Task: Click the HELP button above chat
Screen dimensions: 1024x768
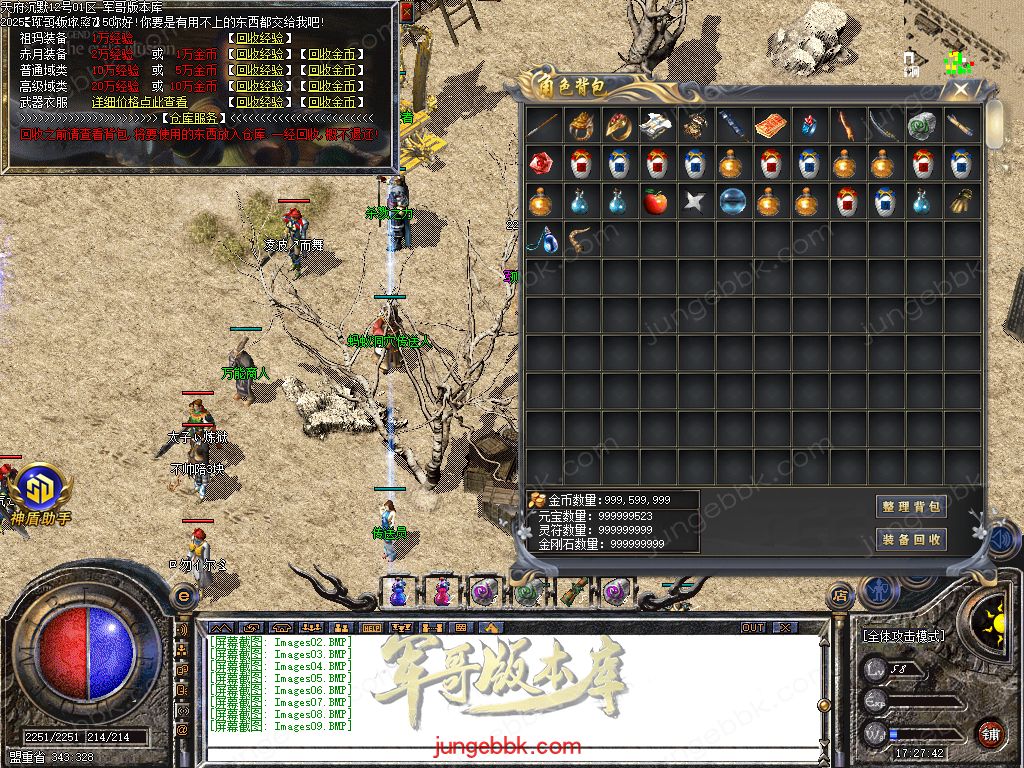Action: (x=372, y=627)
